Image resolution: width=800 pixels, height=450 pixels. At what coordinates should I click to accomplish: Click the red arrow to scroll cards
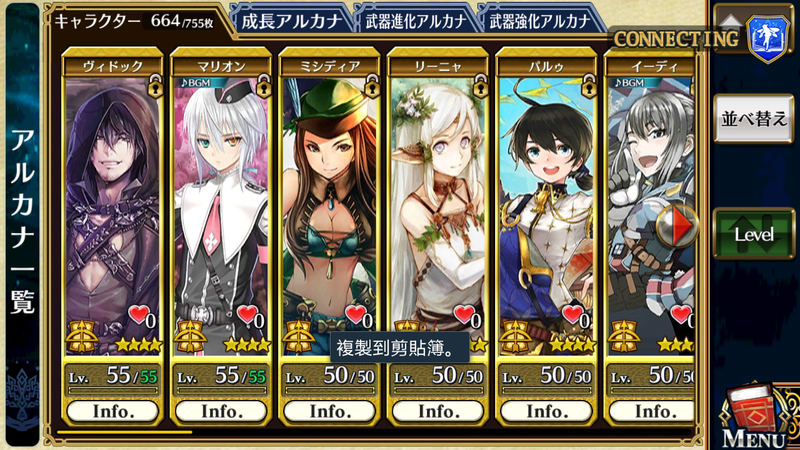tap(685, 225)
